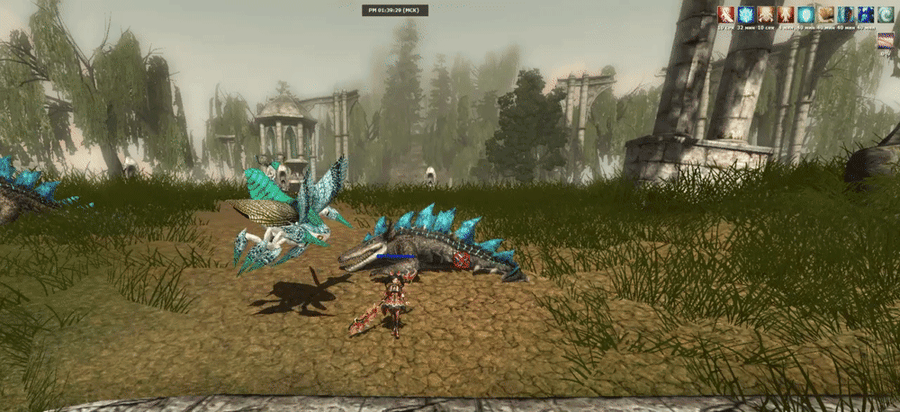Select the red feather buff icon
This screenshot has width=900, height=412.
(x=726, y=14)
